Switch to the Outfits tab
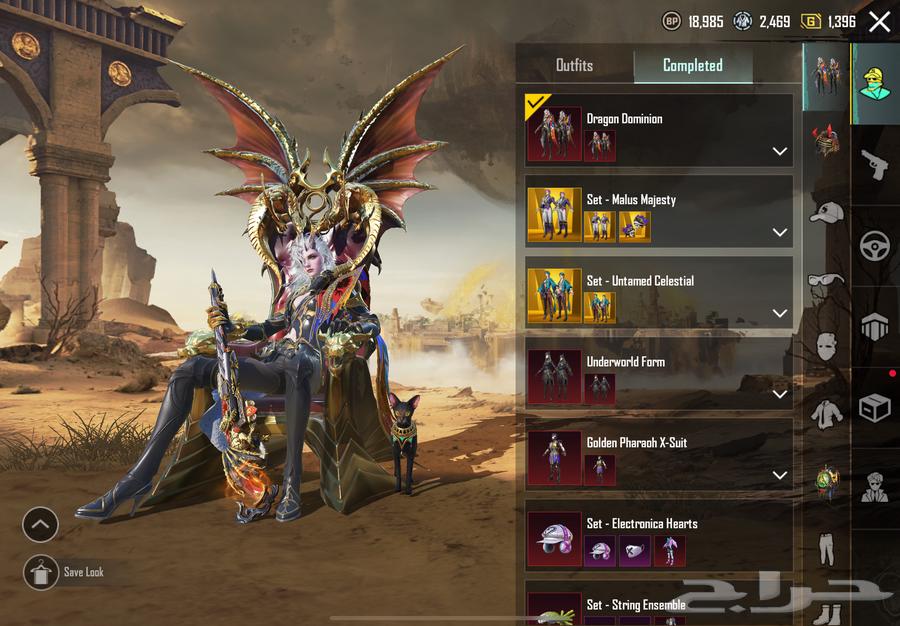The width and height of the screenshot is (900, 626). 574,65
